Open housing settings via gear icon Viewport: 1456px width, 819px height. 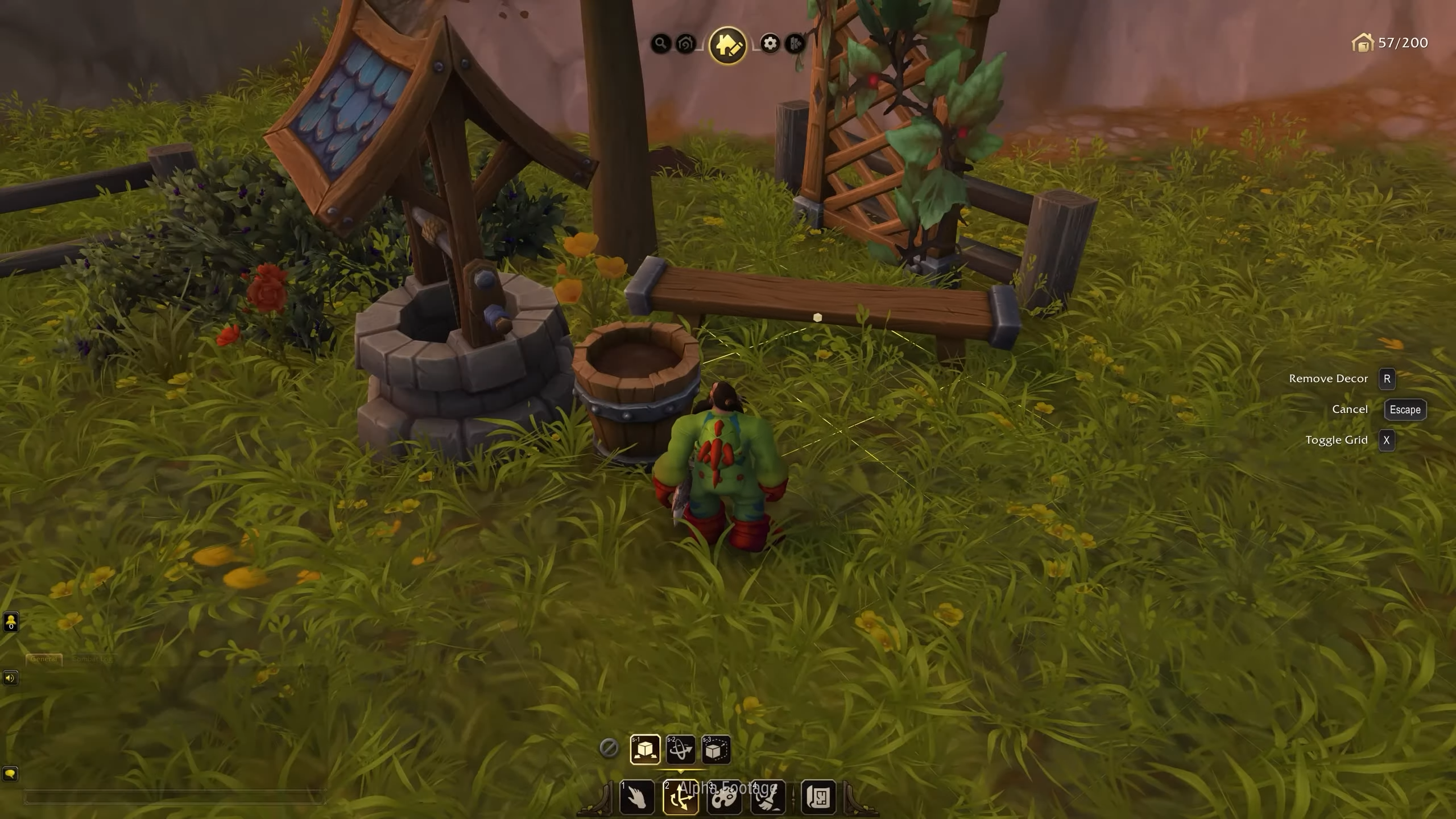point(770,44)
